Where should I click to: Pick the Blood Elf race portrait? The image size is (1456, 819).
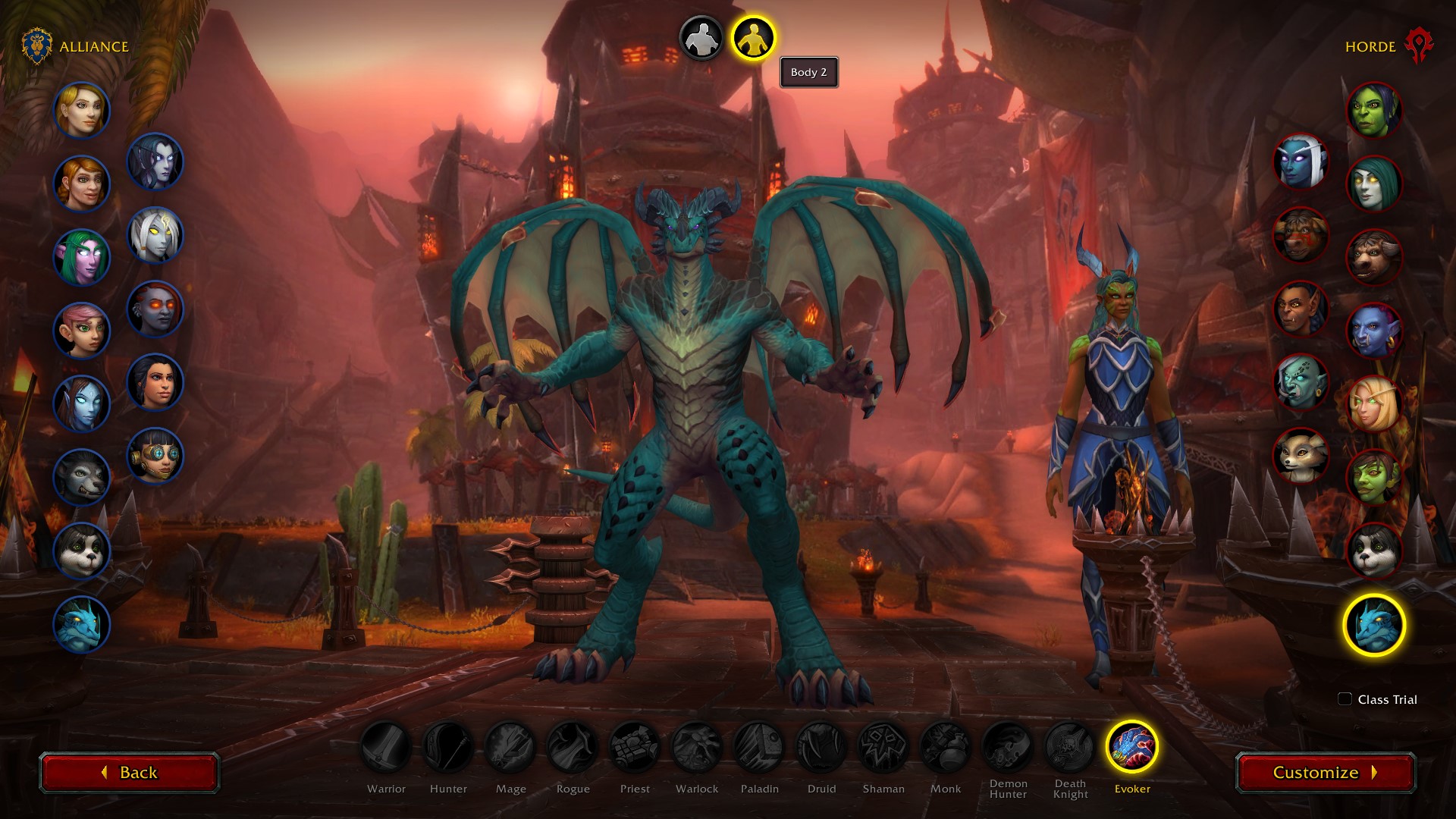pos(1373,404)
